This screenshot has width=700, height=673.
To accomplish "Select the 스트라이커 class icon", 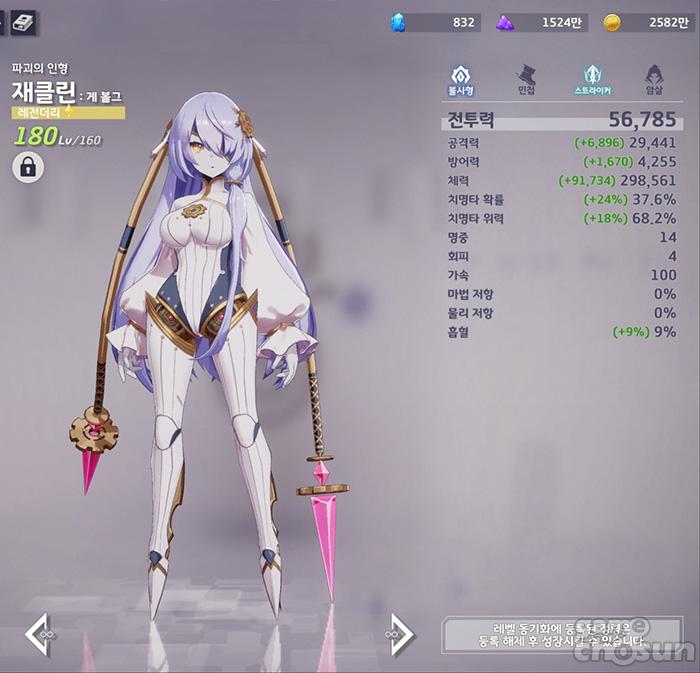I will tap(593, 78).
